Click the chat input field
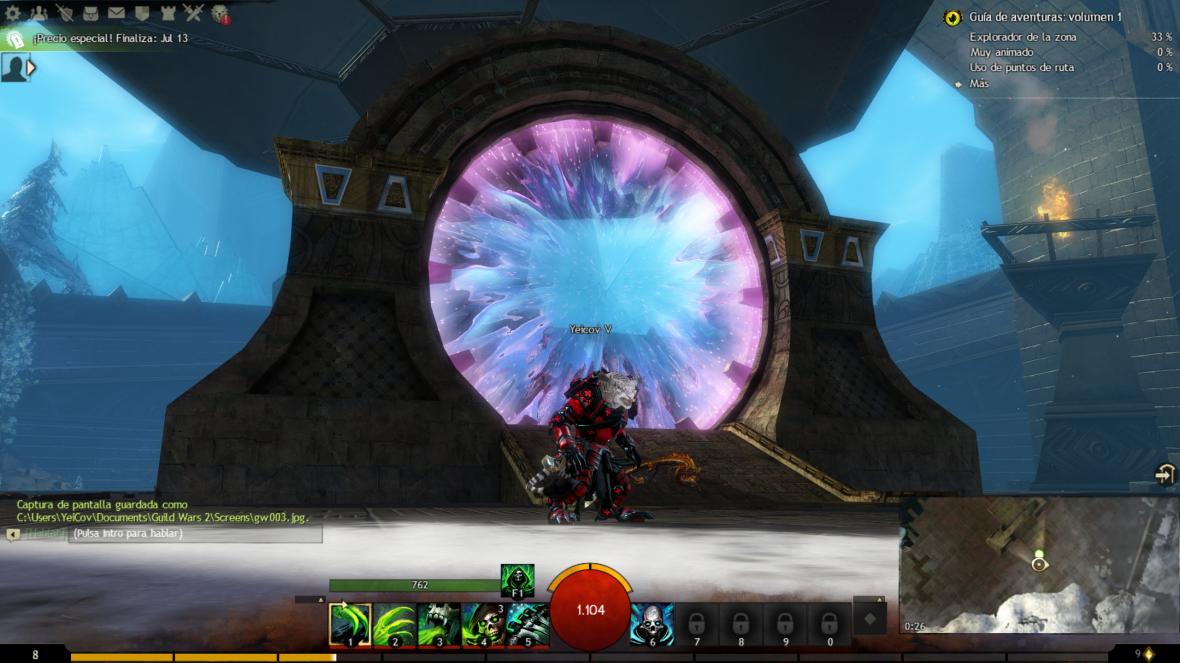Screen dimensions: 1180x663 pos(195,534)
